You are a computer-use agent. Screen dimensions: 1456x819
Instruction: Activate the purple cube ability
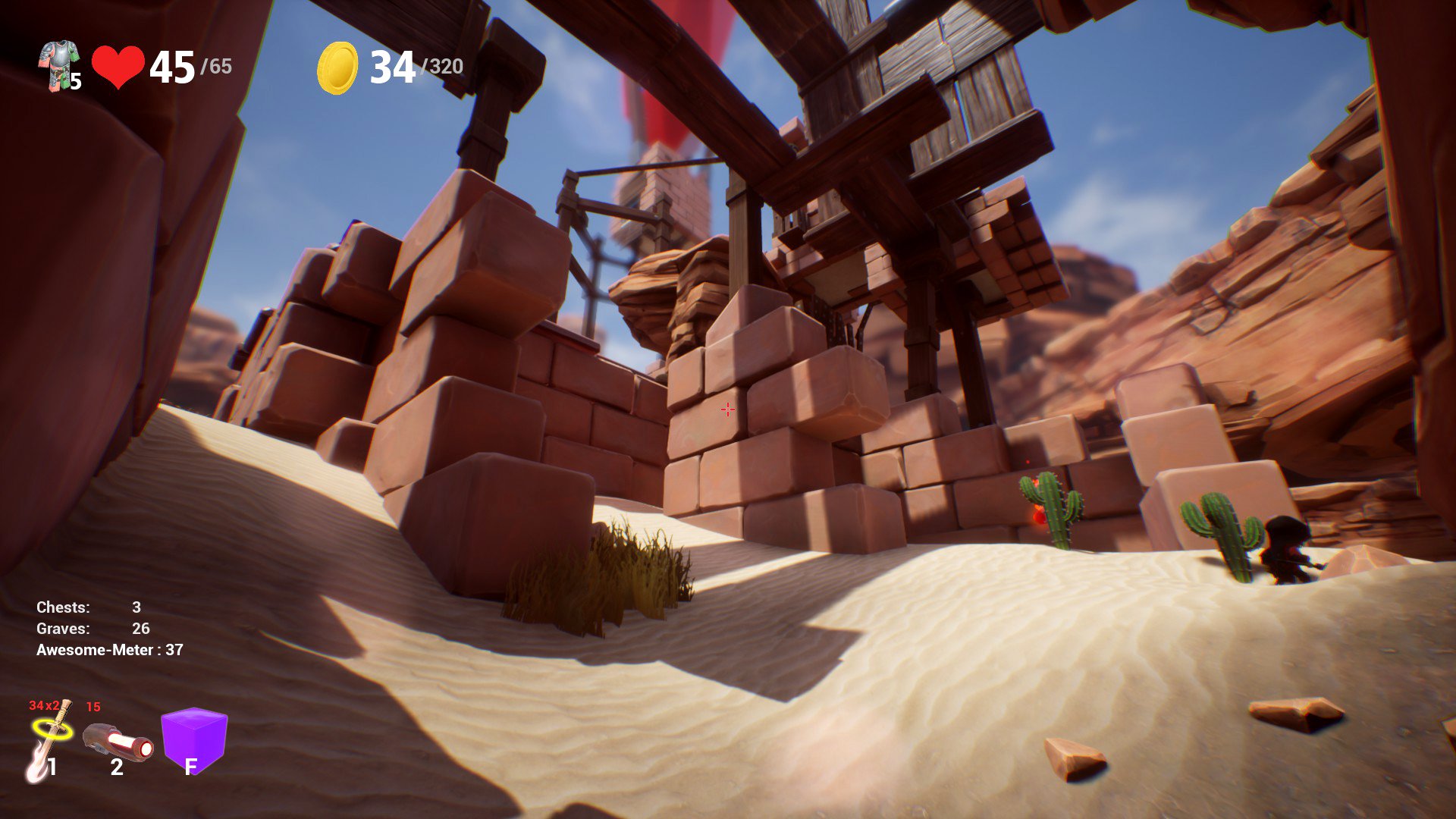click(x=194, y=739)
